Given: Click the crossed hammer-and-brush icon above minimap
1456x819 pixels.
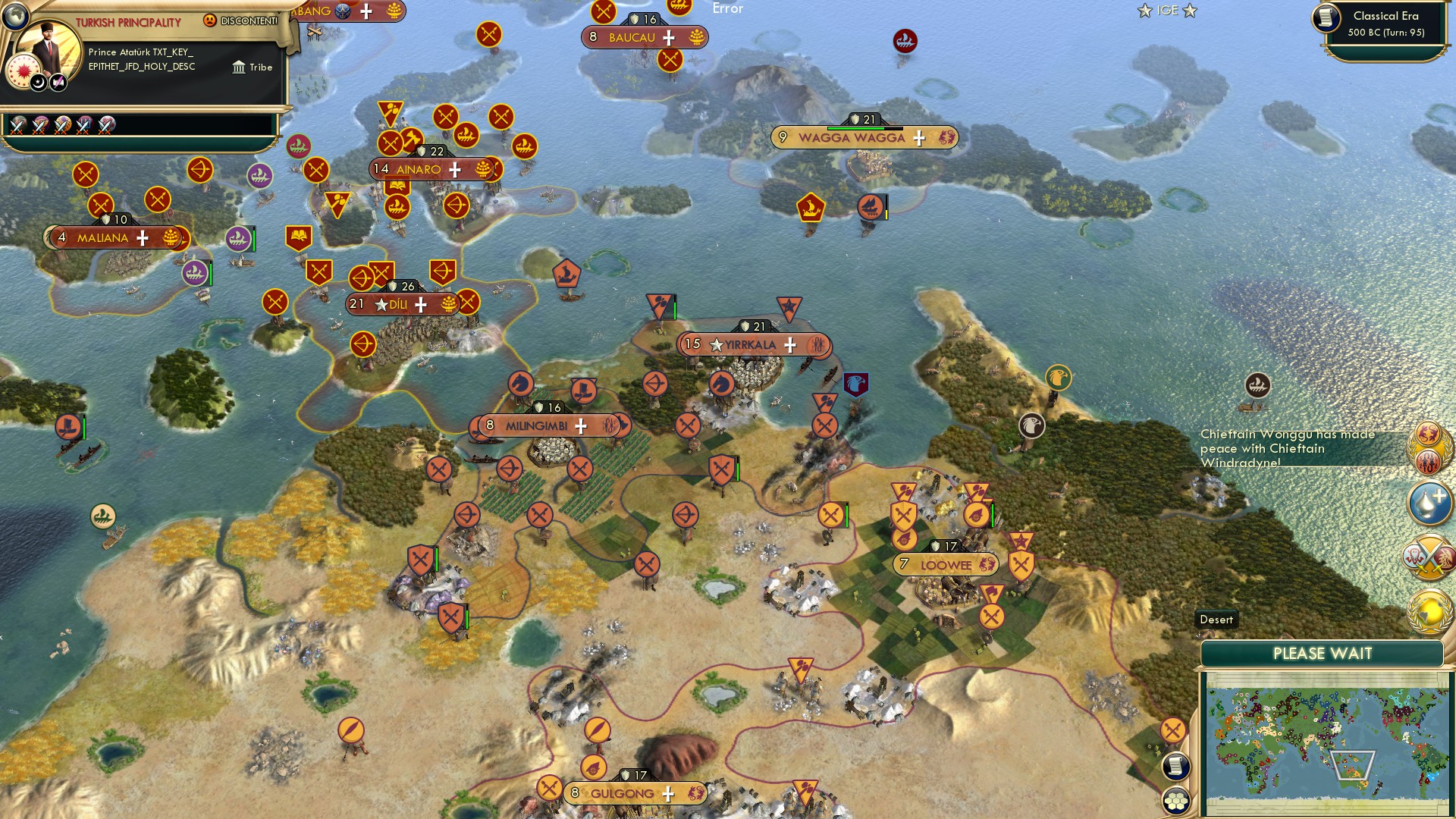Looking at the screenshot, I should pos(1172,730).
